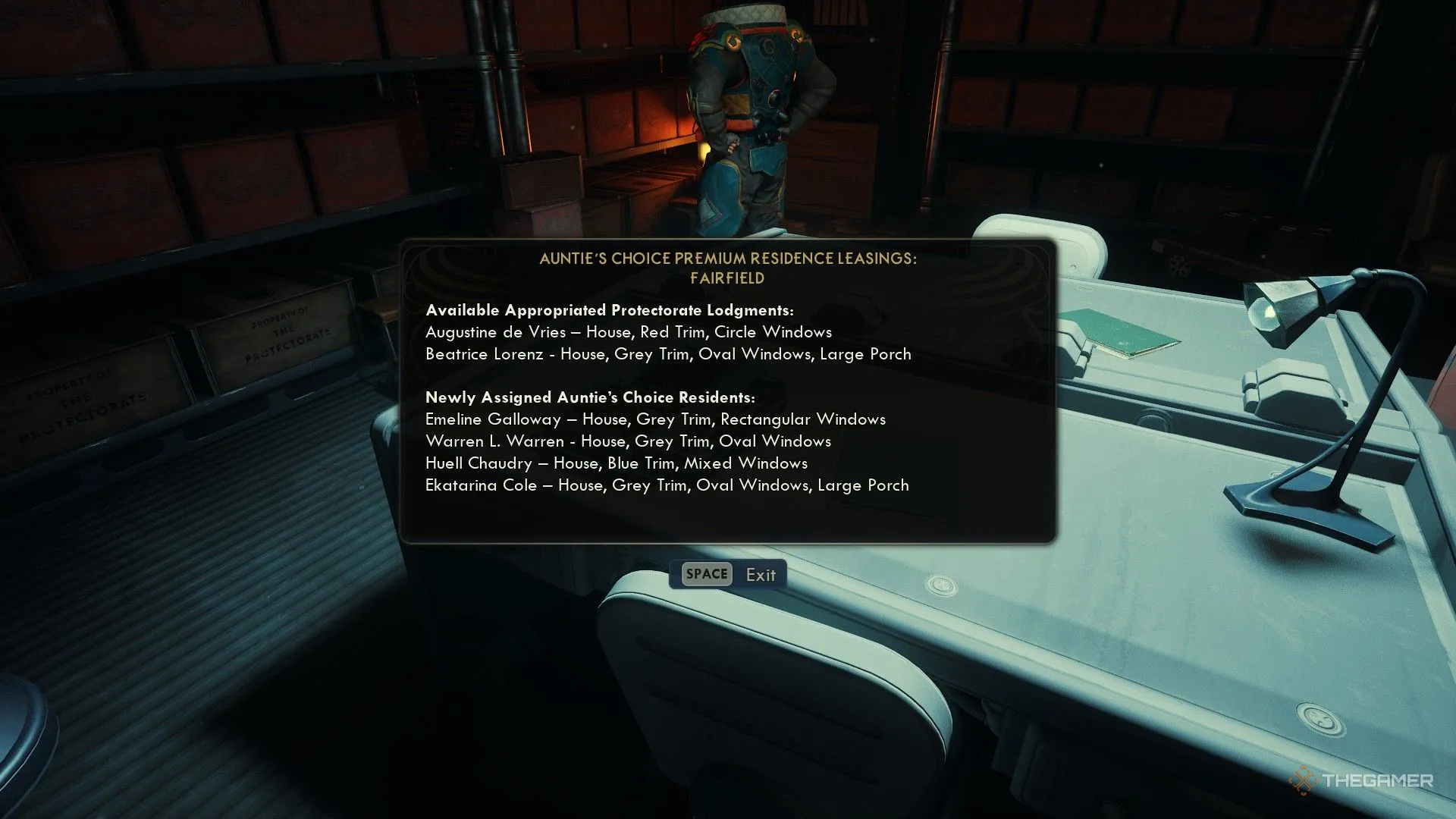
Task: Click the Emeline Galloway text line
Action: (657, 419)
